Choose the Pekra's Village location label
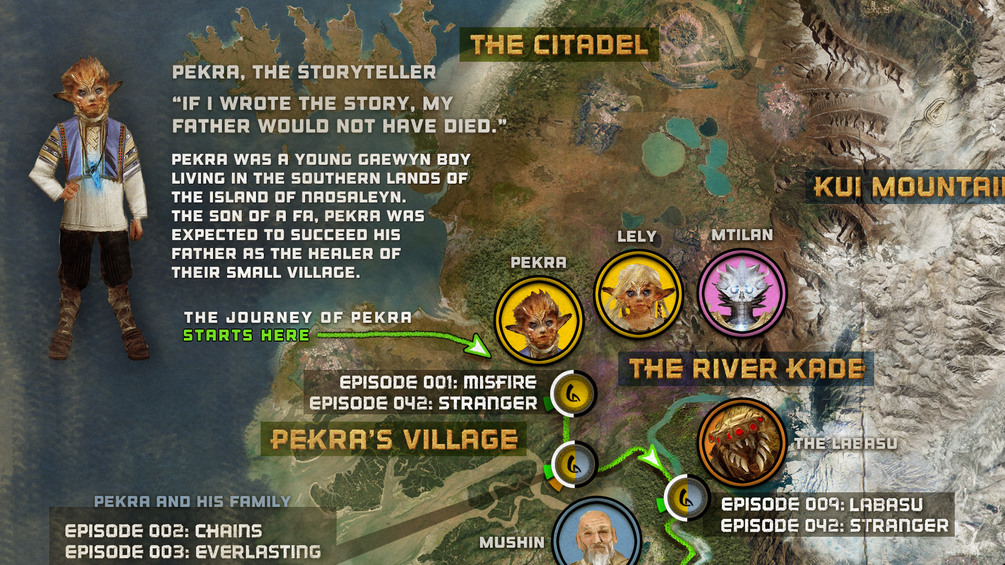The width and height of the screenshot is (1005, 565). coord(394,439)
